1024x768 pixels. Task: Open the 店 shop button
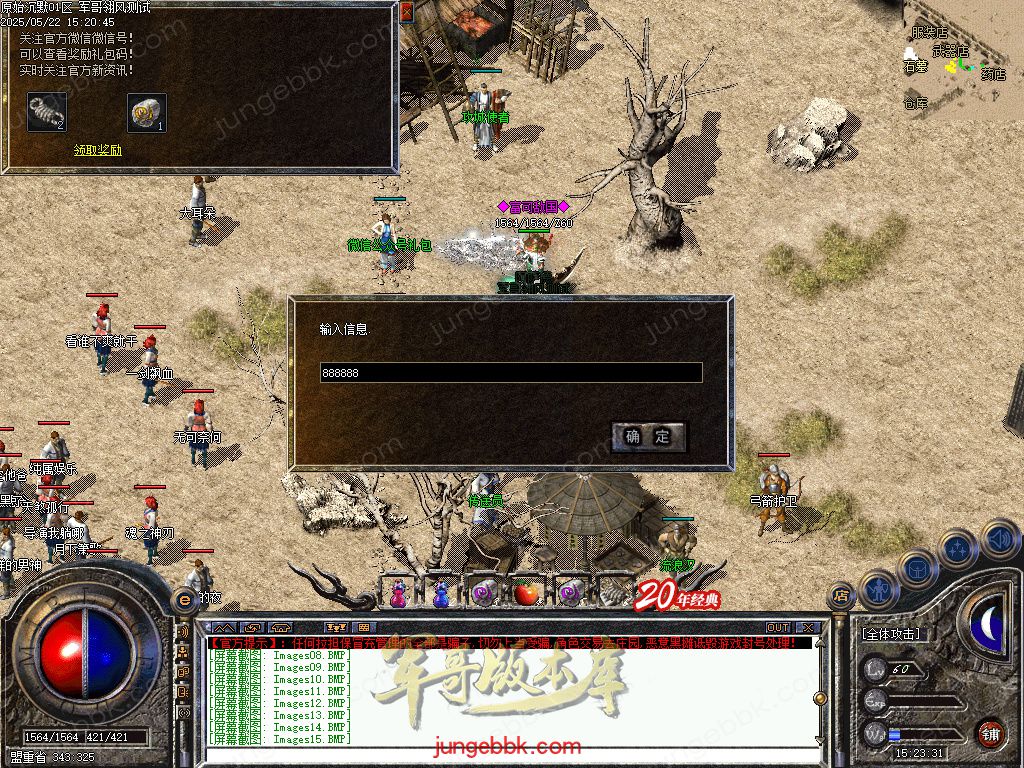pos(841,594)
